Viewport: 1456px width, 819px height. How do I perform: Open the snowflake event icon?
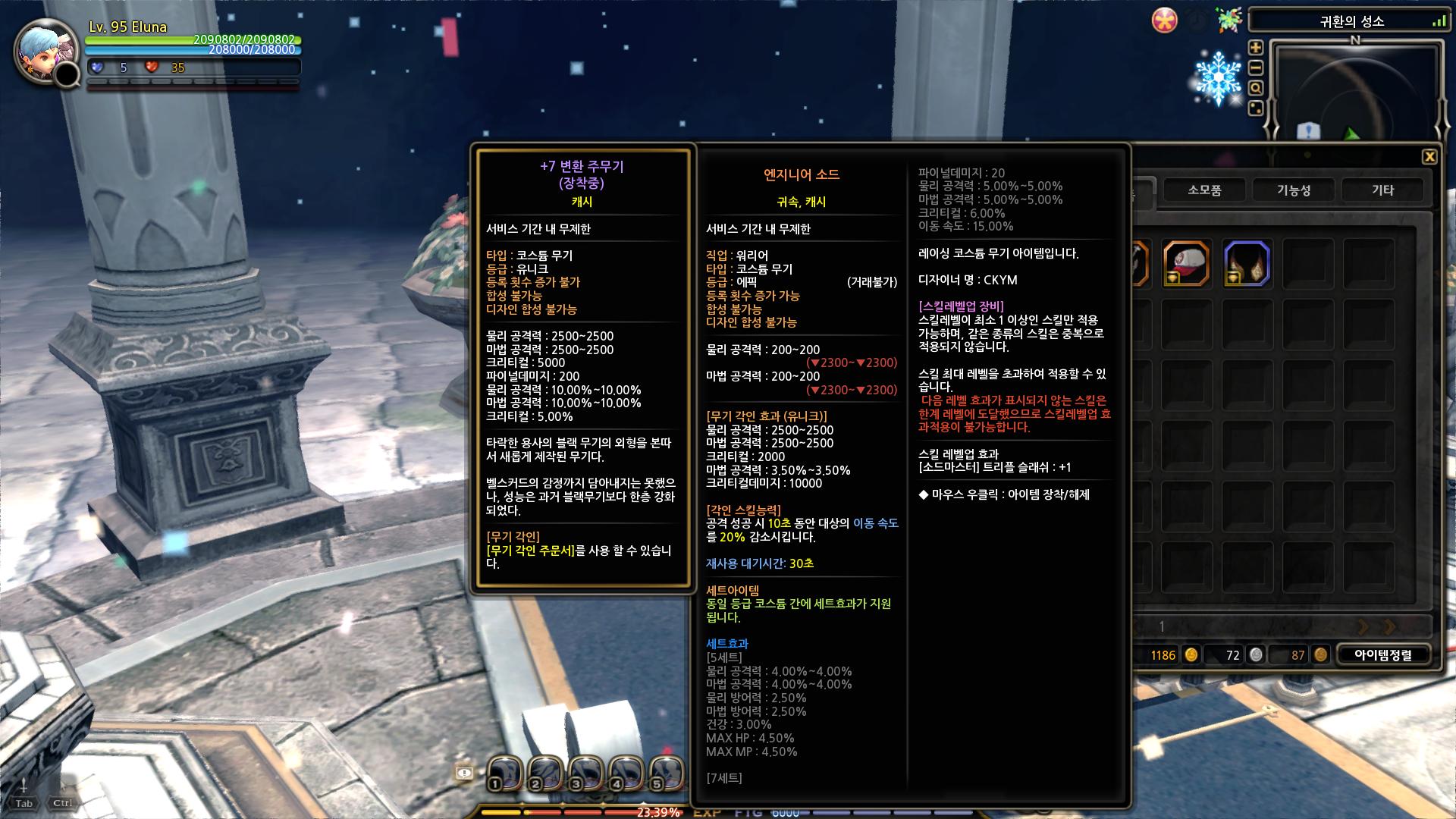(1218, 77)
